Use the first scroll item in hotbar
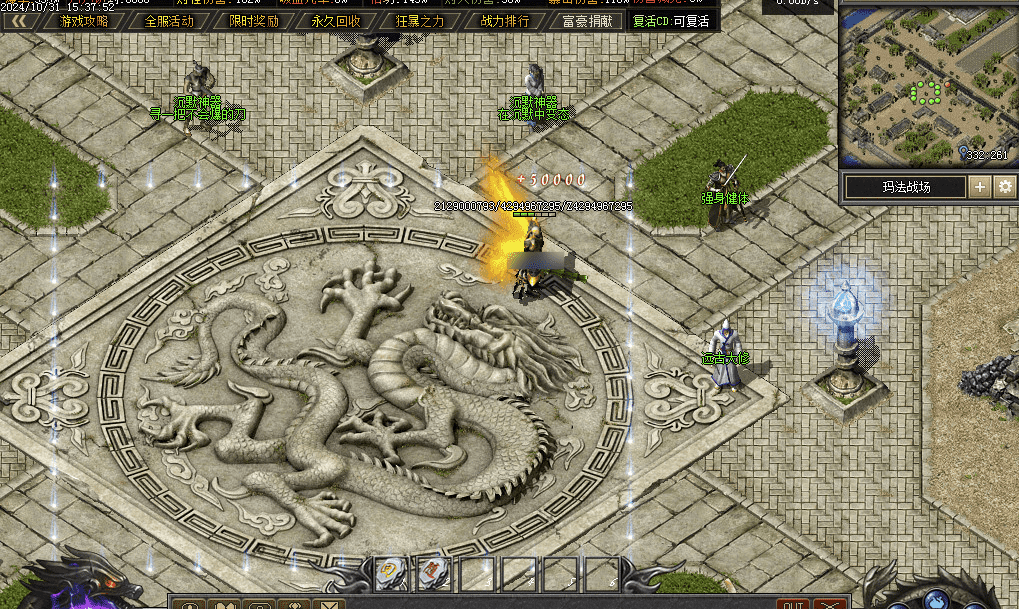The height and width of the screenshot is (609, 1019). point(390,573)
